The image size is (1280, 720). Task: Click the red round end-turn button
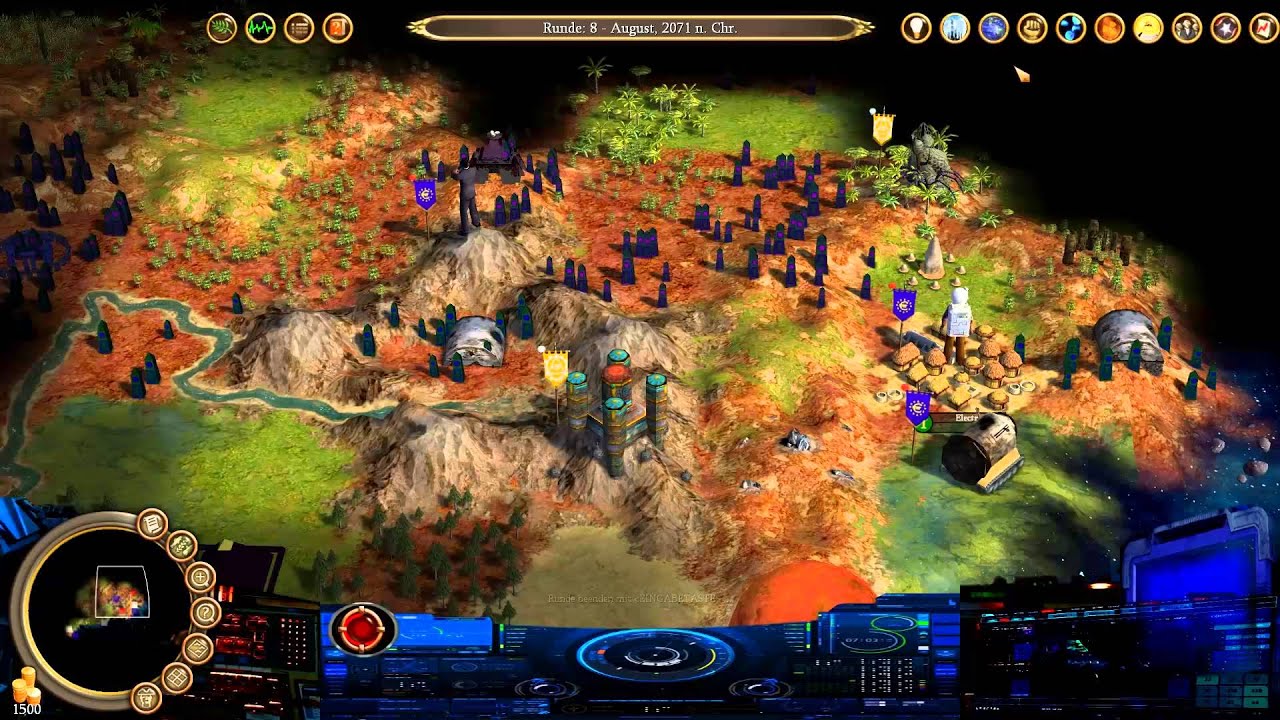362,629
